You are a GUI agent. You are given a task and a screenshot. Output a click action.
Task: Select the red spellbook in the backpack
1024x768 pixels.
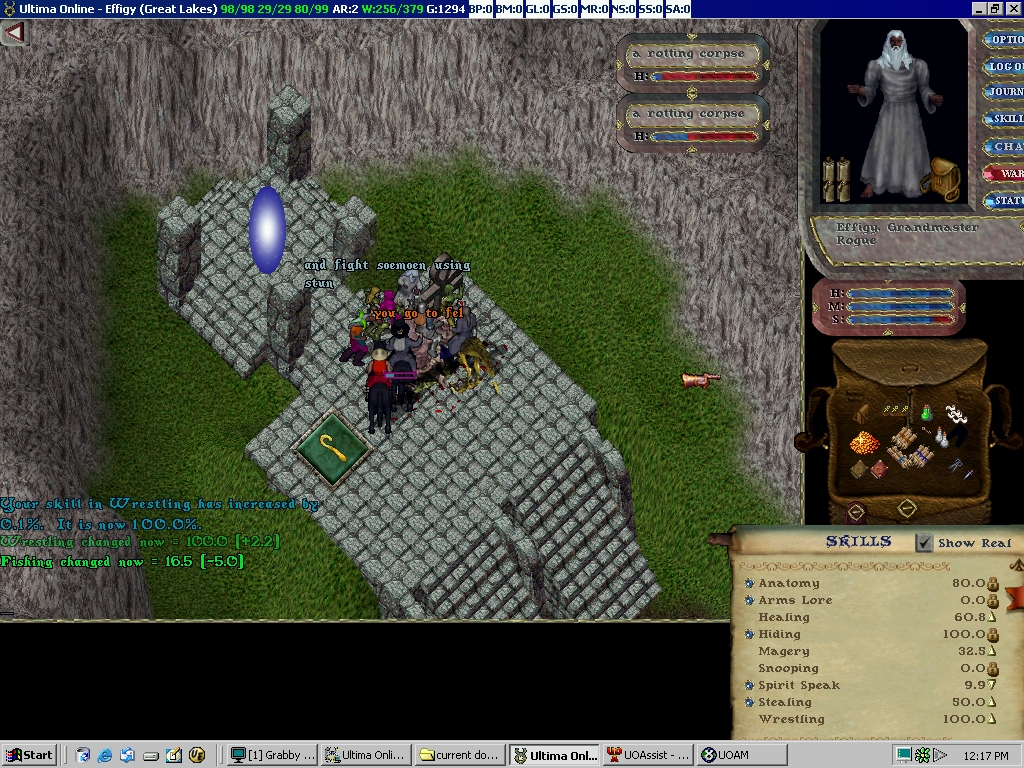coord(877,470)
